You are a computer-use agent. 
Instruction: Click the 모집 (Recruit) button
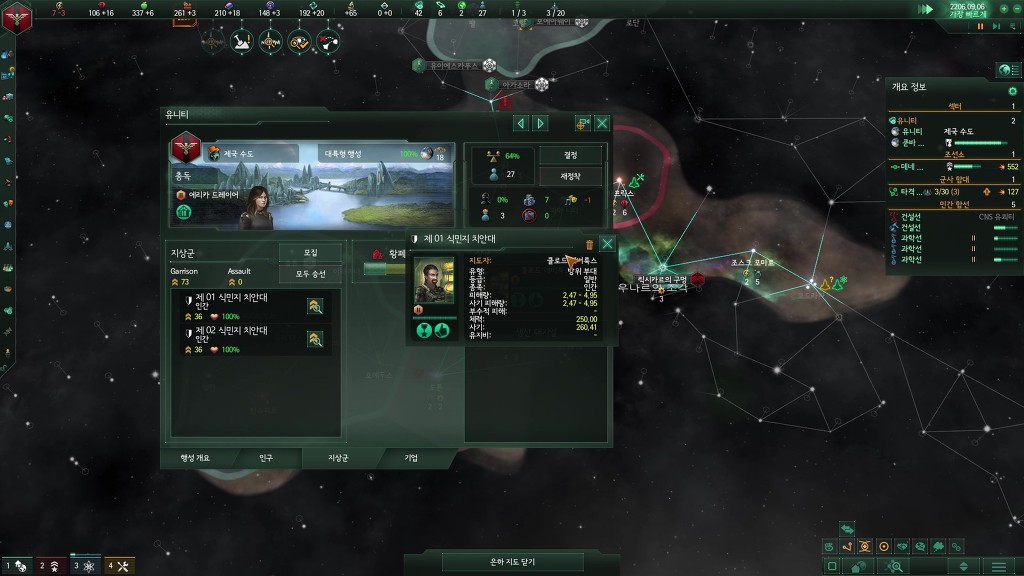pyautogui.click(x=310, y=253)
